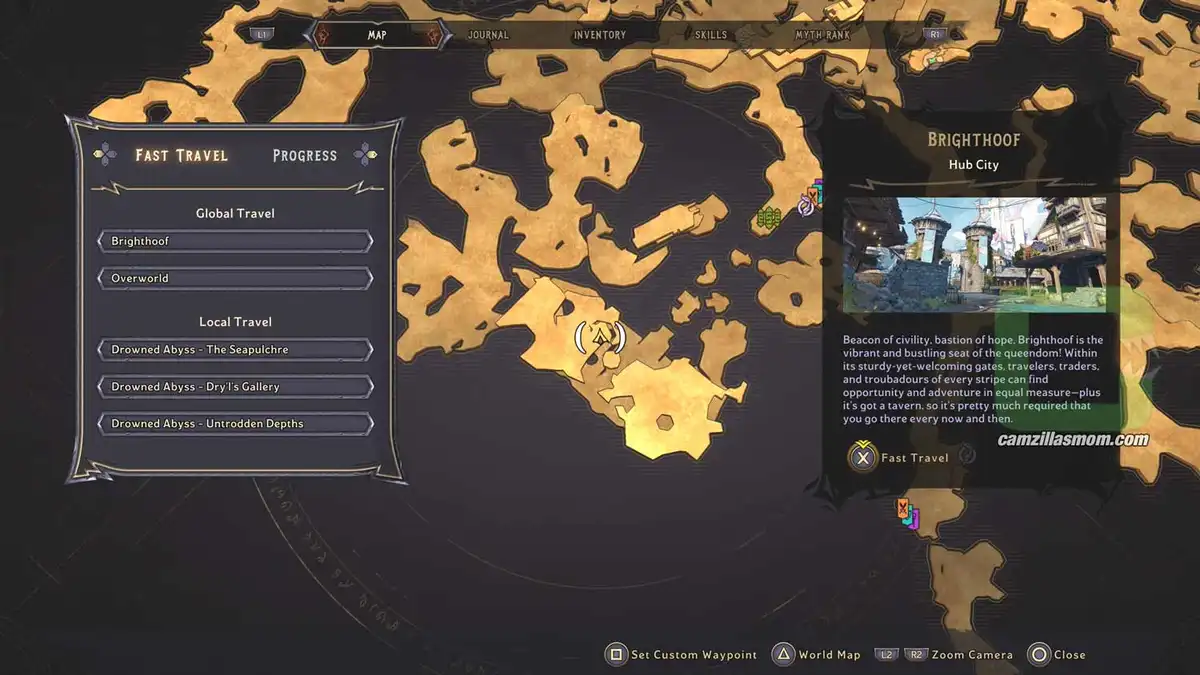Select the green vending machine map marker
1200x675 pixels.
point(768,217)
